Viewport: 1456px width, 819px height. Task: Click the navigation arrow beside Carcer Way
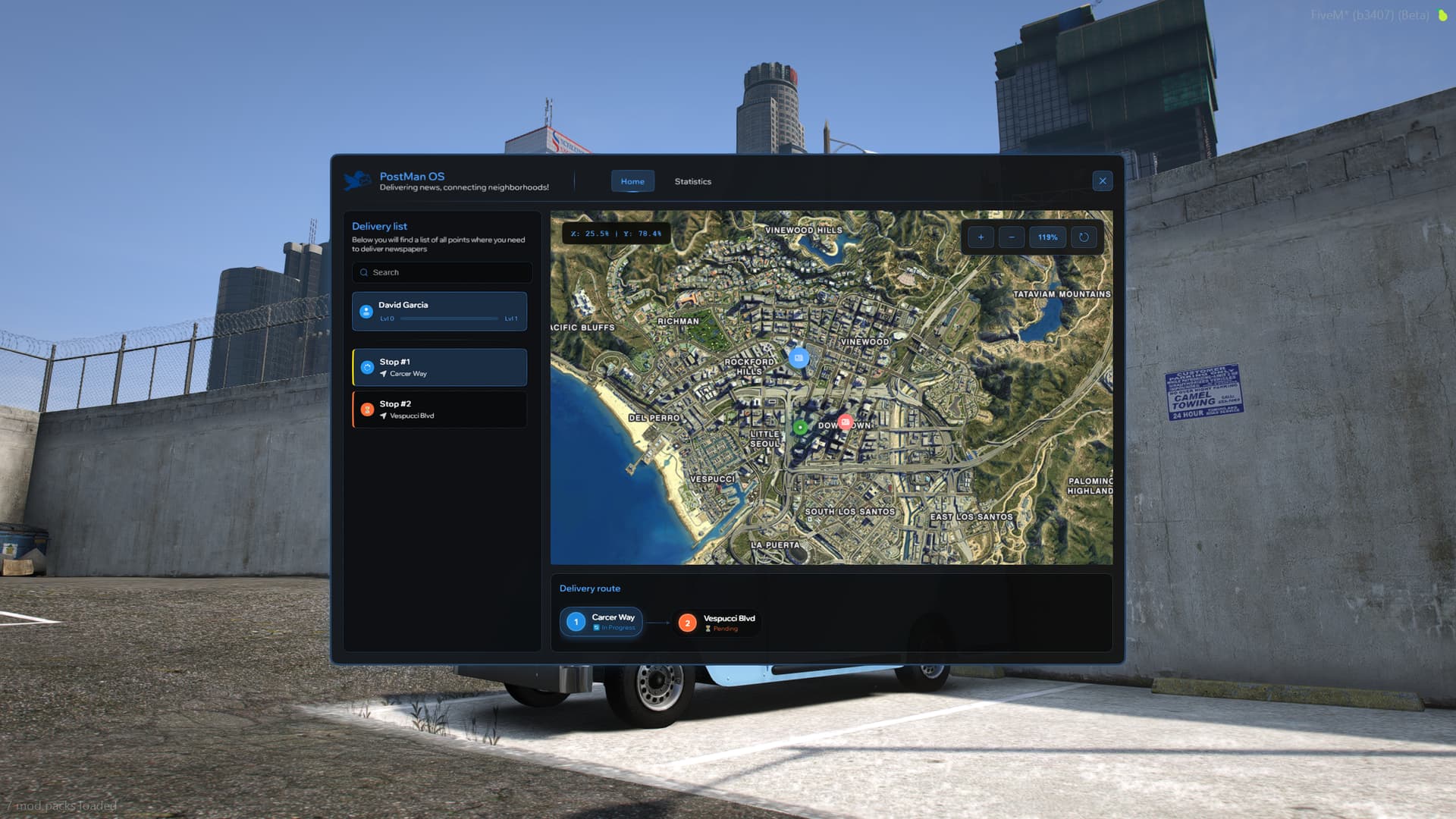click(x=384, y=373)
